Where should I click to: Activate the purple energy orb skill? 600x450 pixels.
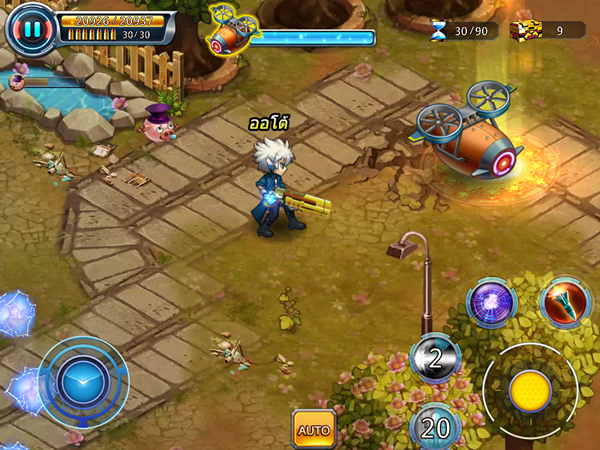tap(491, 302)
